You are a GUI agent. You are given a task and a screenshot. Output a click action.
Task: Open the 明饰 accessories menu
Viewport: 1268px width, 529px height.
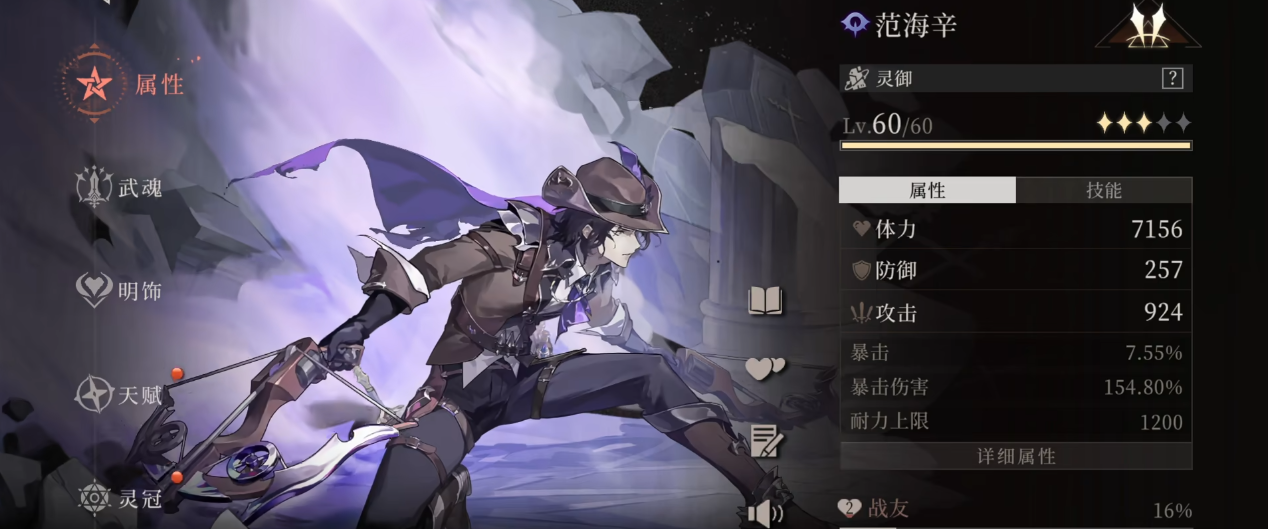pos(120,291)
